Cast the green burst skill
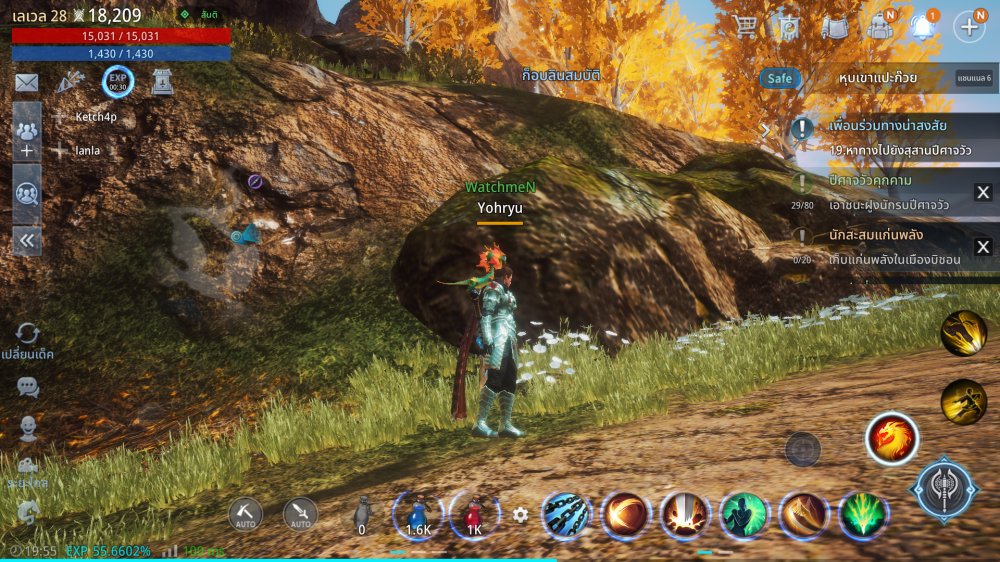 (x=862, y=516)
